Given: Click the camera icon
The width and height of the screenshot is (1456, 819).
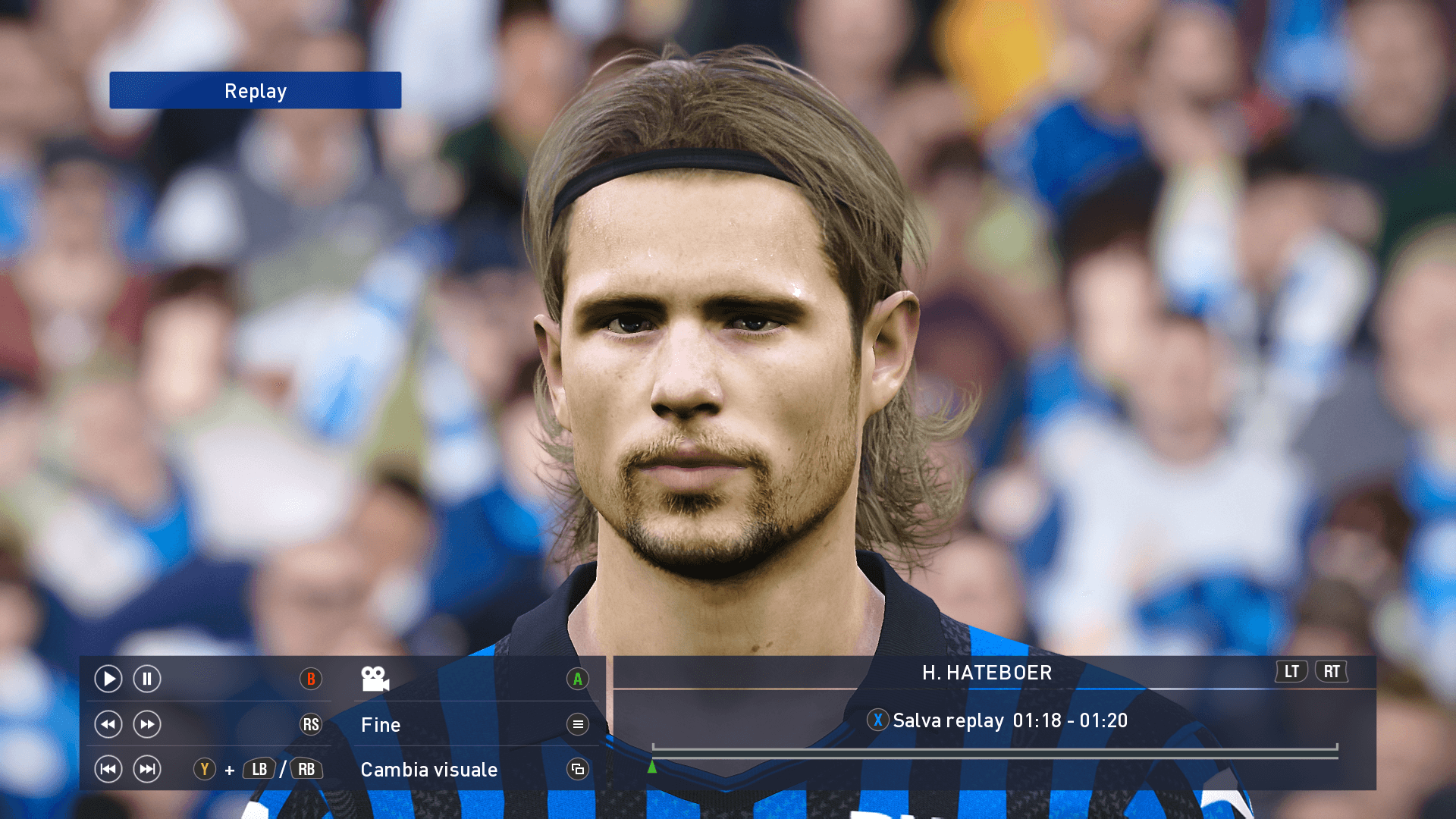Looking at the screenshot, I should pyautogui.click(x=375, y=679).
